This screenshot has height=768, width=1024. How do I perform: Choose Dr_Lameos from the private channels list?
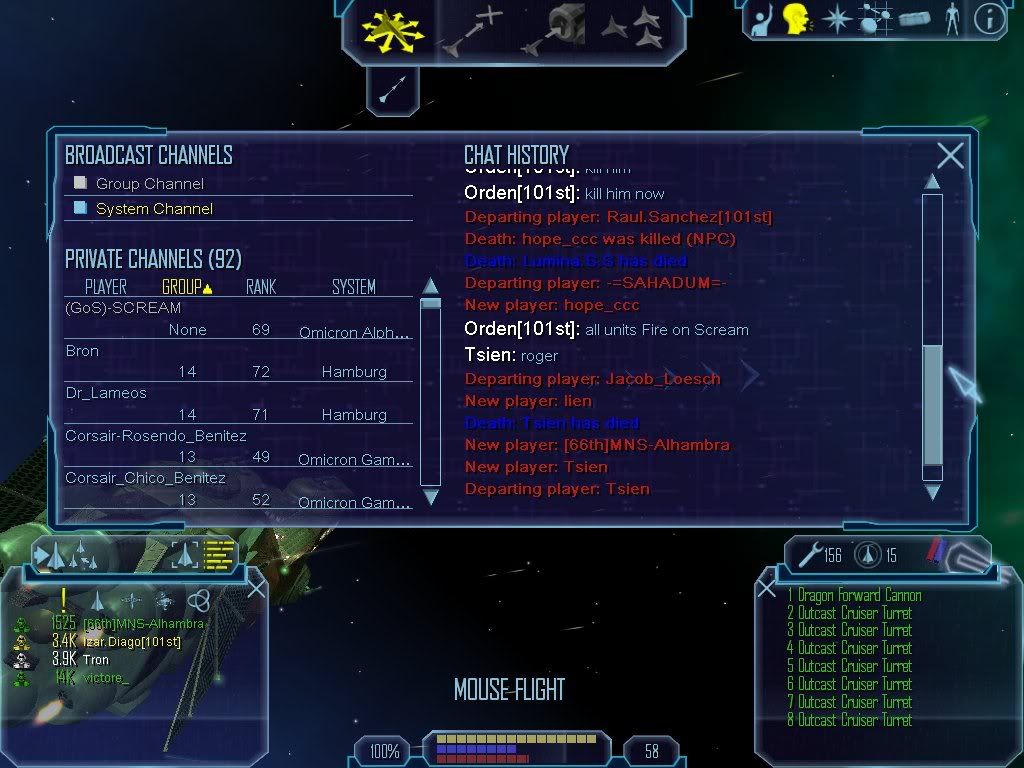pyautogui.click(x=105, y=393)
